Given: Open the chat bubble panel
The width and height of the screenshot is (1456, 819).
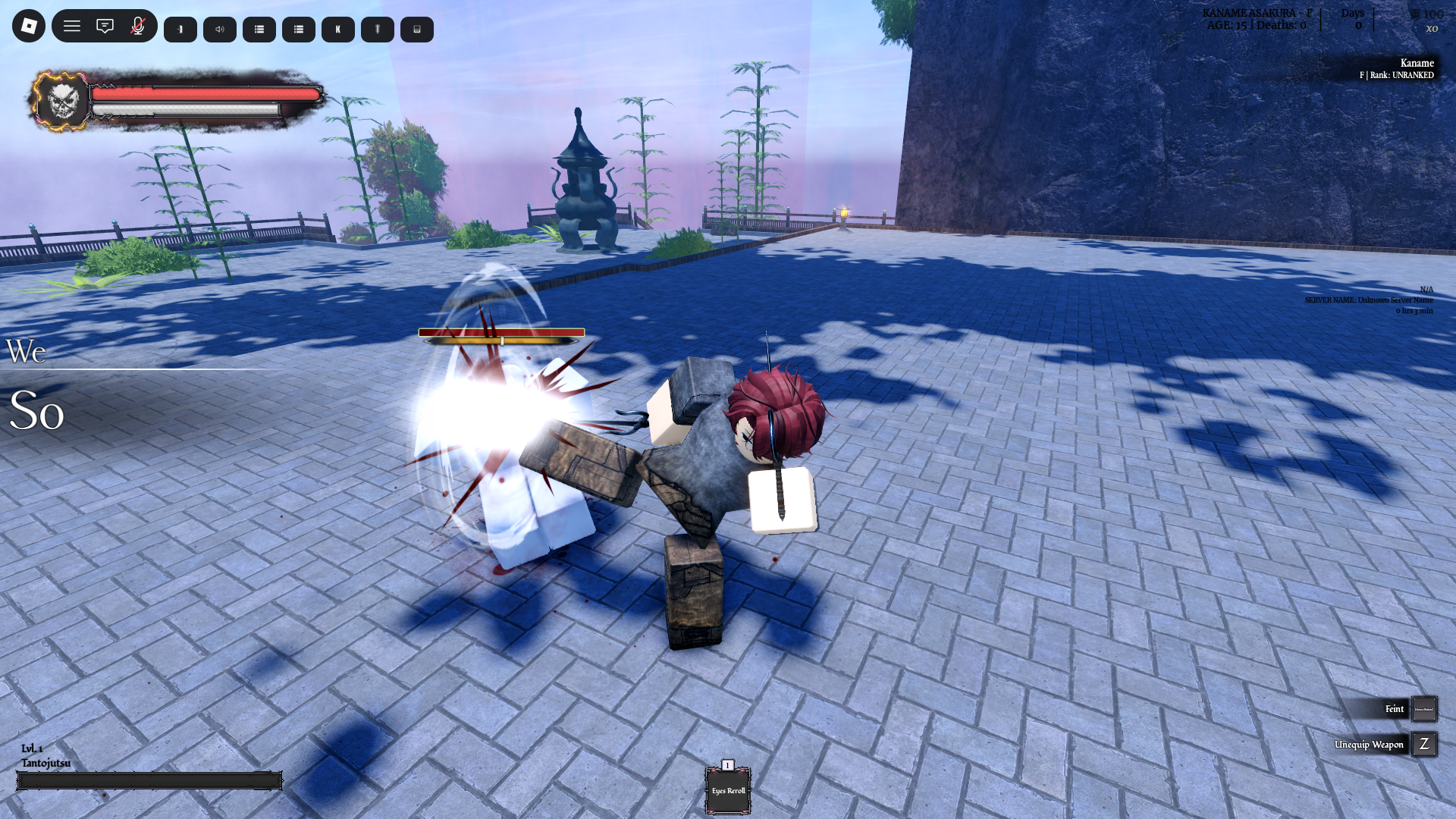Looking at the screenshot, I should 105,26.
